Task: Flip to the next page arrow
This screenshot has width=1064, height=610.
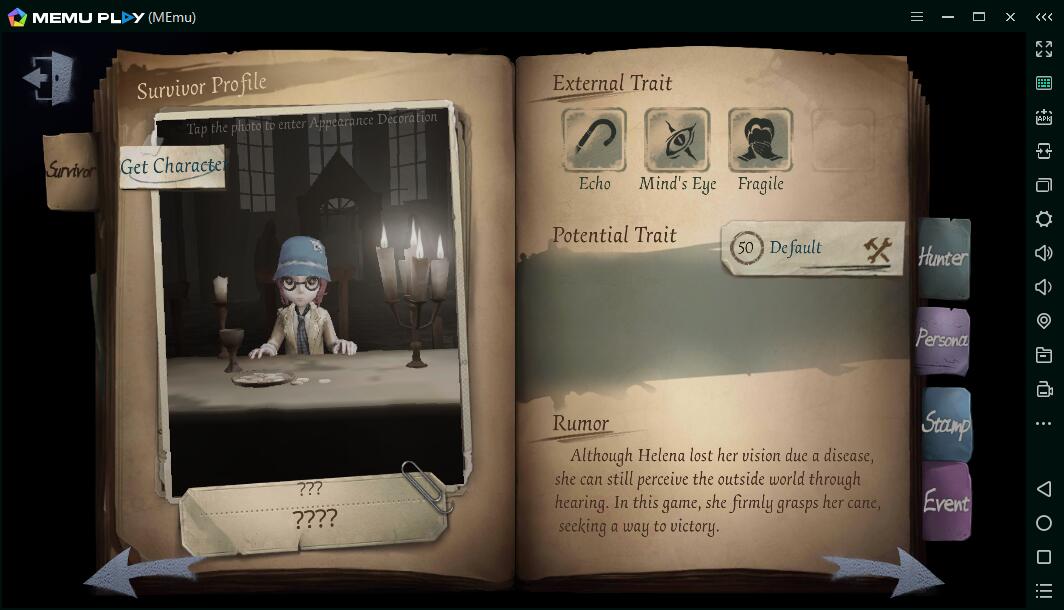Action: 885,572
